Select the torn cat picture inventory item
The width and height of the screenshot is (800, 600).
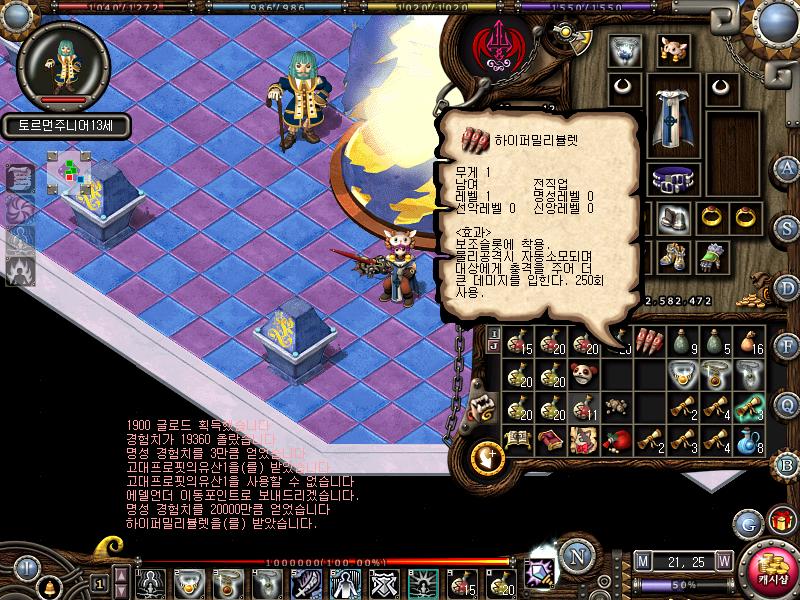coord(582,440)
